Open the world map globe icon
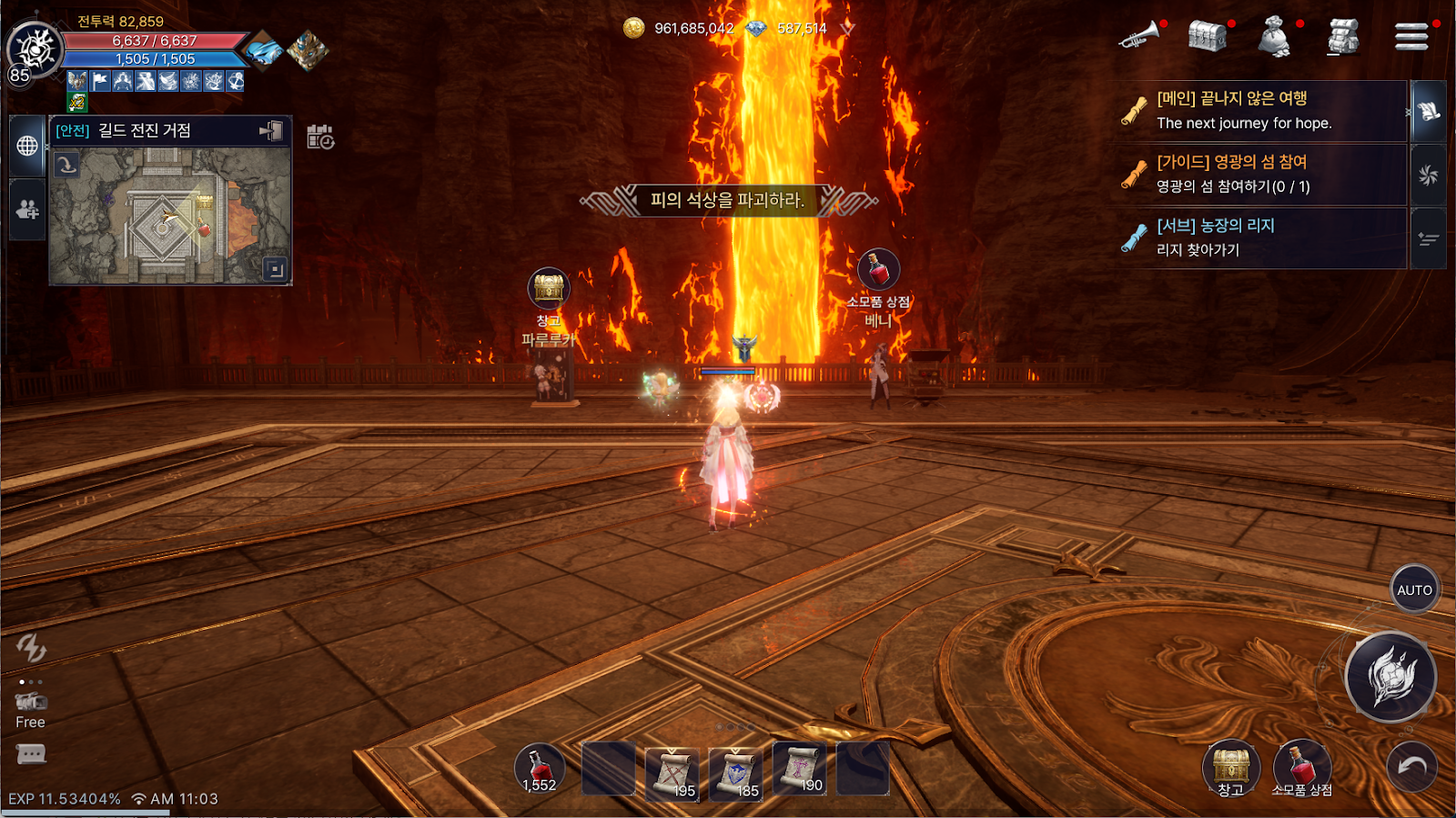Viewport: 1456px width, 818px height. (27, 146)
